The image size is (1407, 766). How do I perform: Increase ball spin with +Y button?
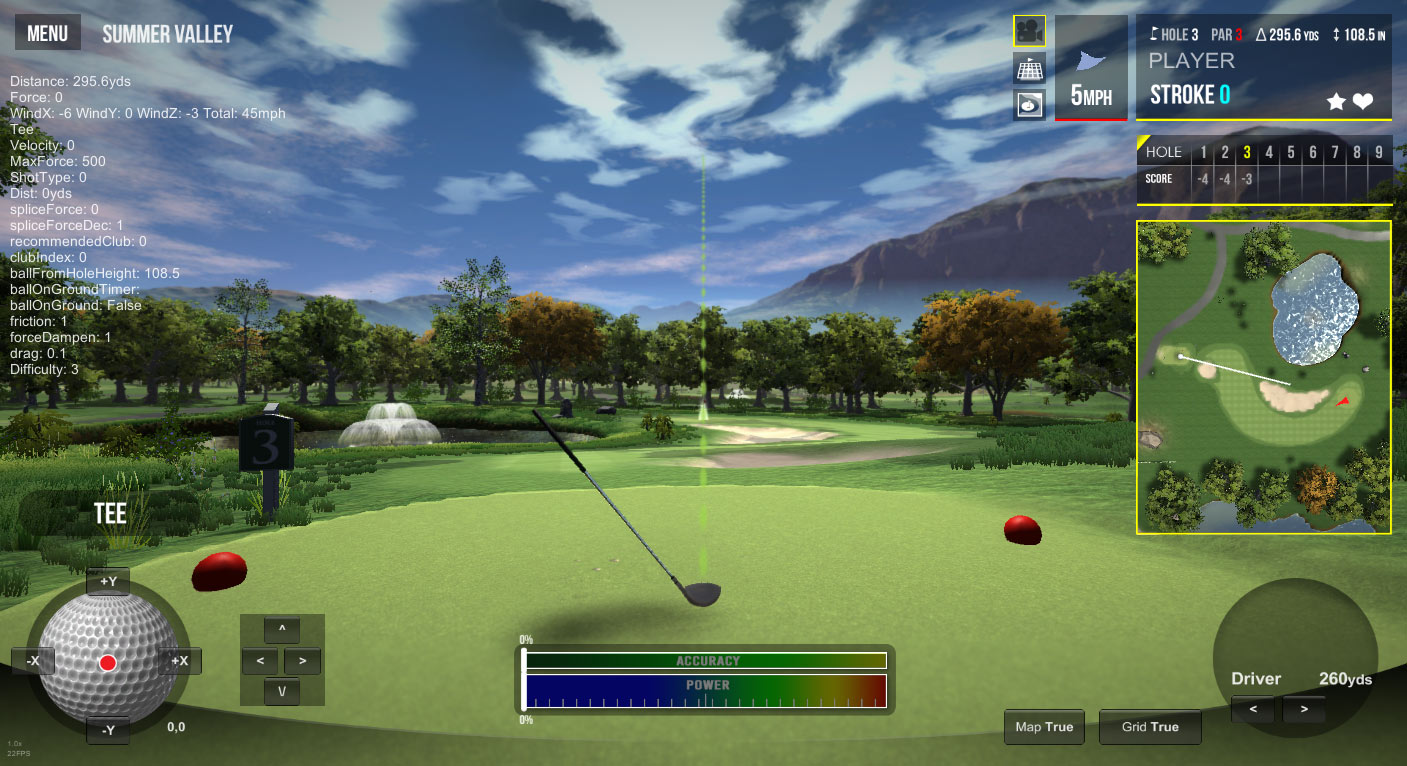[x=108, y=581]
